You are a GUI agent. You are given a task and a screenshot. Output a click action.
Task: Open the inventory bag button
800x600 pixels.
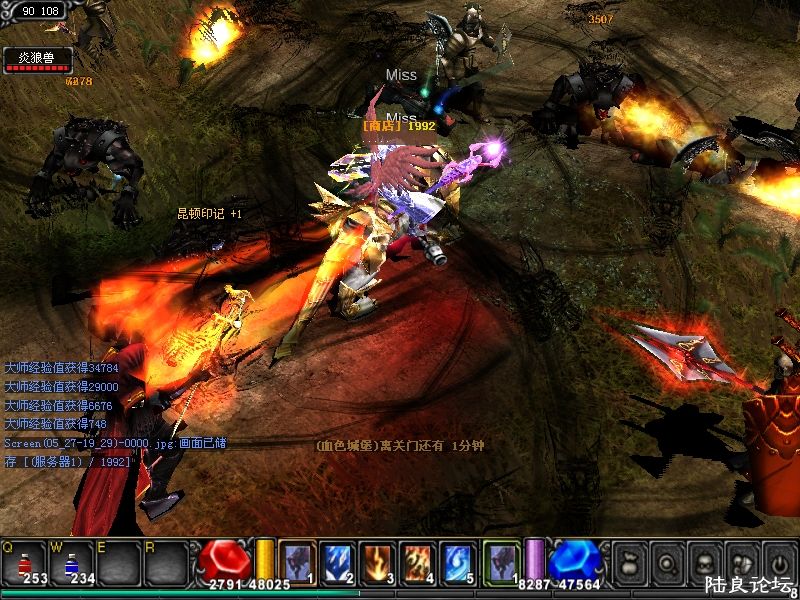[x=630, y=560]
